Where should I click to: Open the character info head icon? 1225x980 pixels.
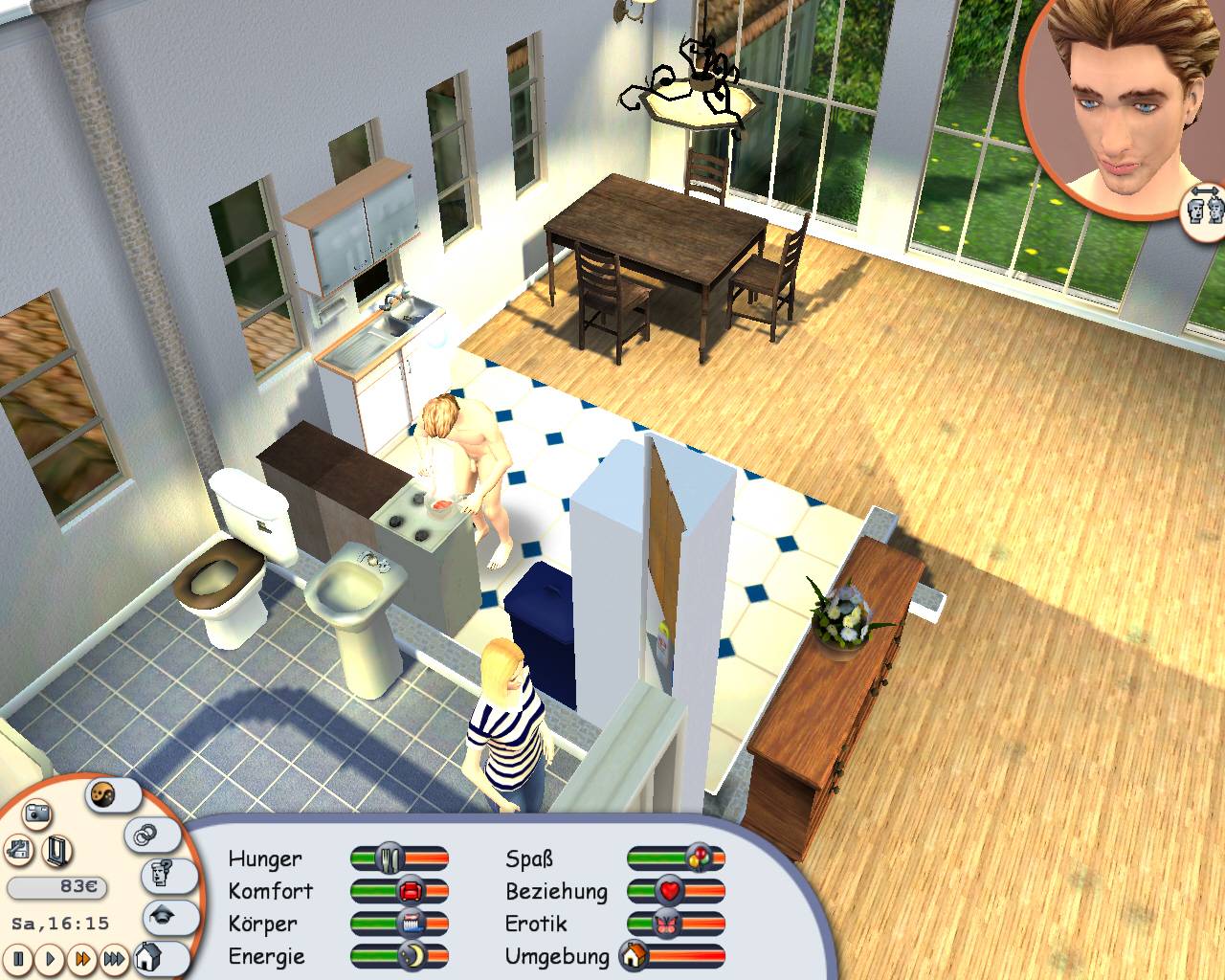coord(159,876)
